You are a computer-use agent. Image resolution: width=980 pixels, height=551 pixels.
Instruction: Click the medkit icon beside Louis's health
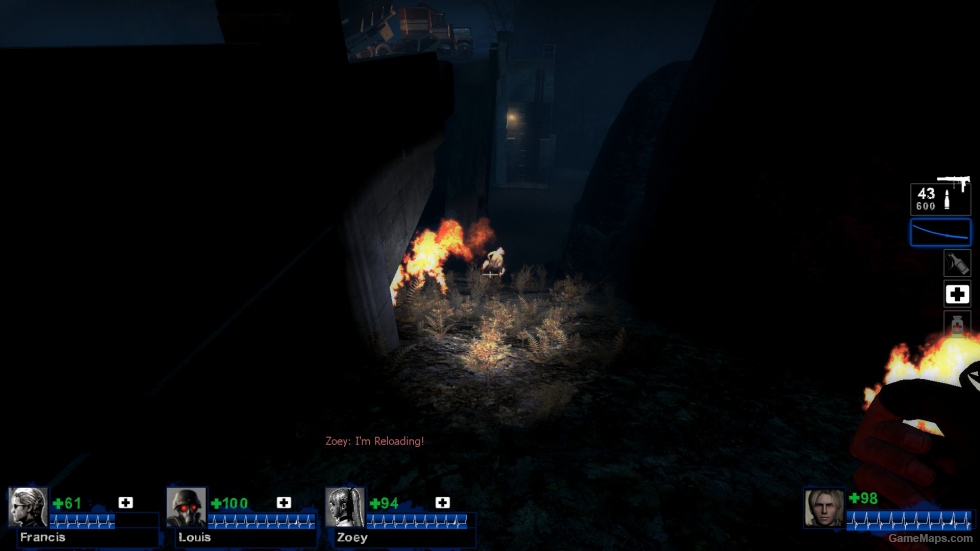tap(284, 503)
